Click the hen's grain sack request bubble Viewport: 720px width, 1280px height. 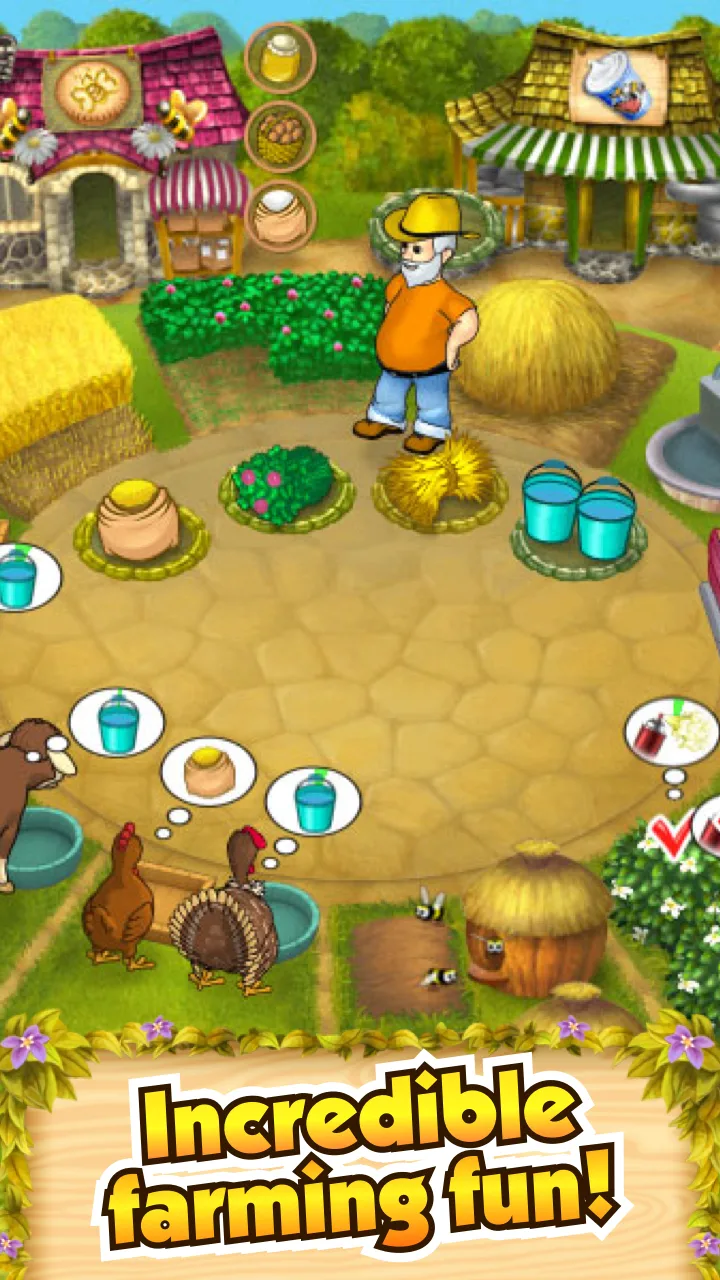(209, 772)
